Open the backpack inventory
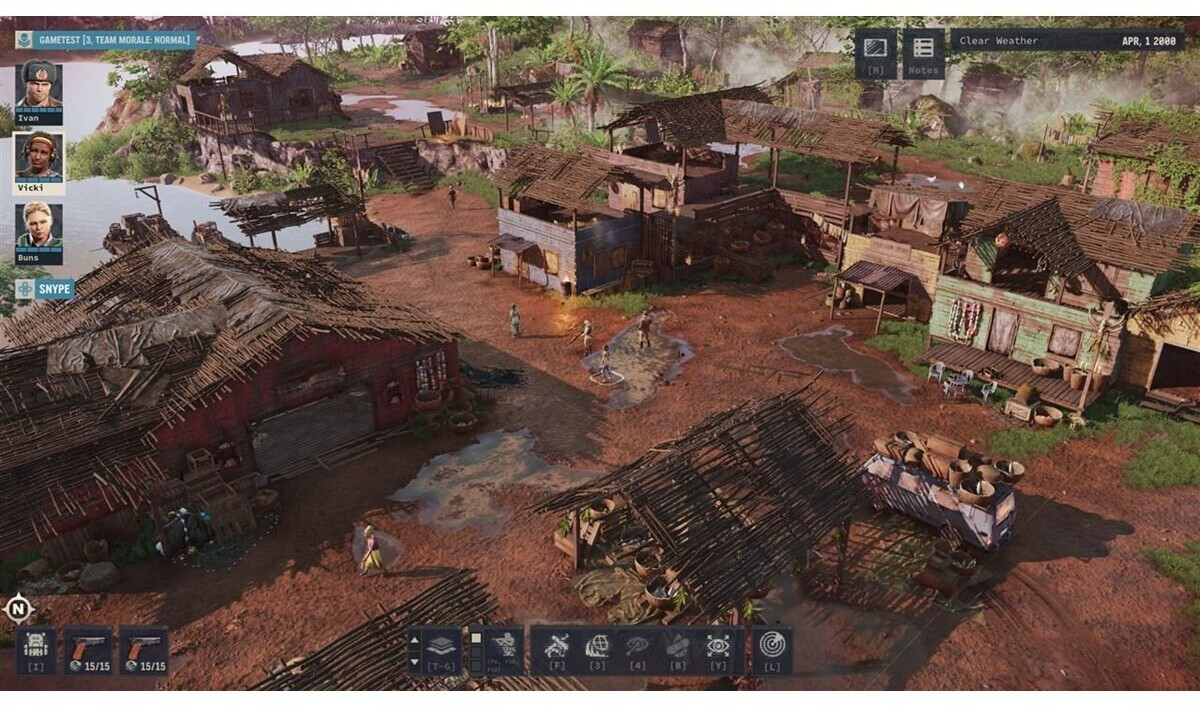 [x=36, y=650]
